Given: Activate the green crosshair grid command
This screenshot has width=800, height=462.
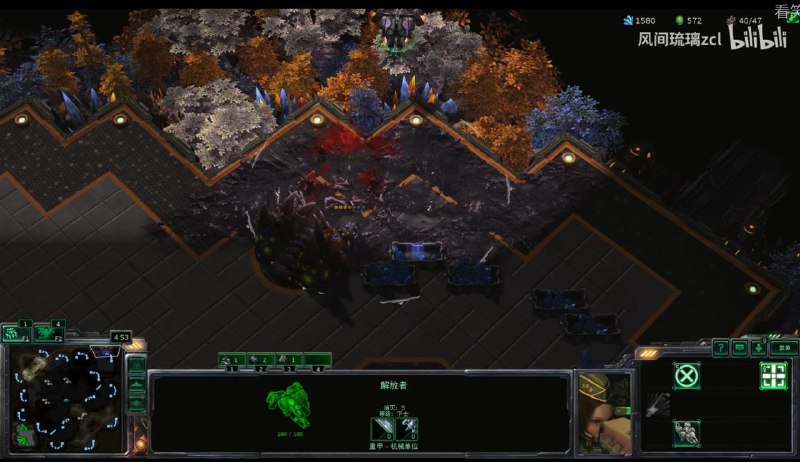Looking at the screenshot, I should (773, 376).
